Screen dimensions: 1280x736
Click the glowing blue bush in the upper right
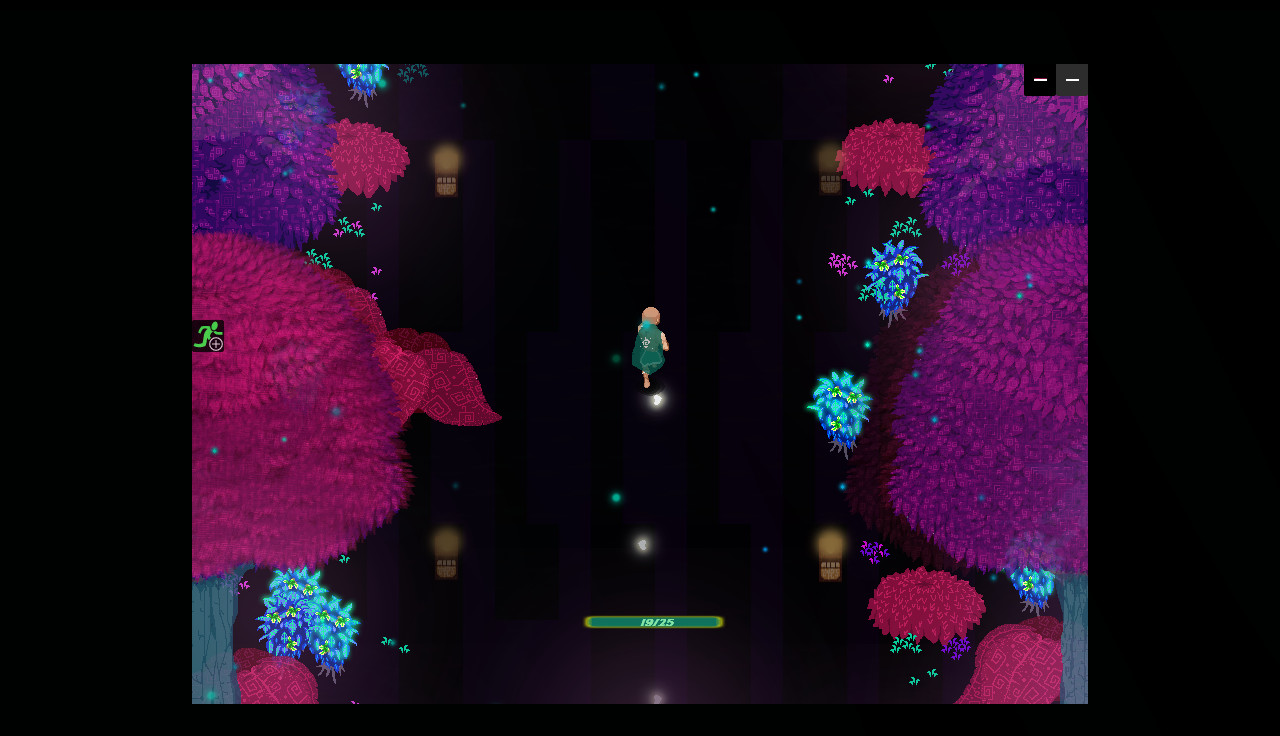(893, 275)
